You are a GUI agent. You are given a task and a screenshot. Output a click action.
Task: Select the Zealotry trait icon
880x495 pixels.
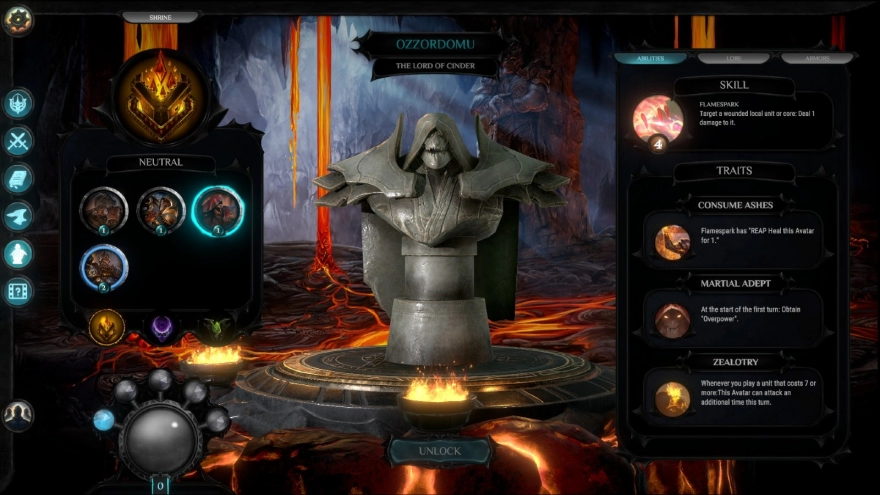pos(672,398)
